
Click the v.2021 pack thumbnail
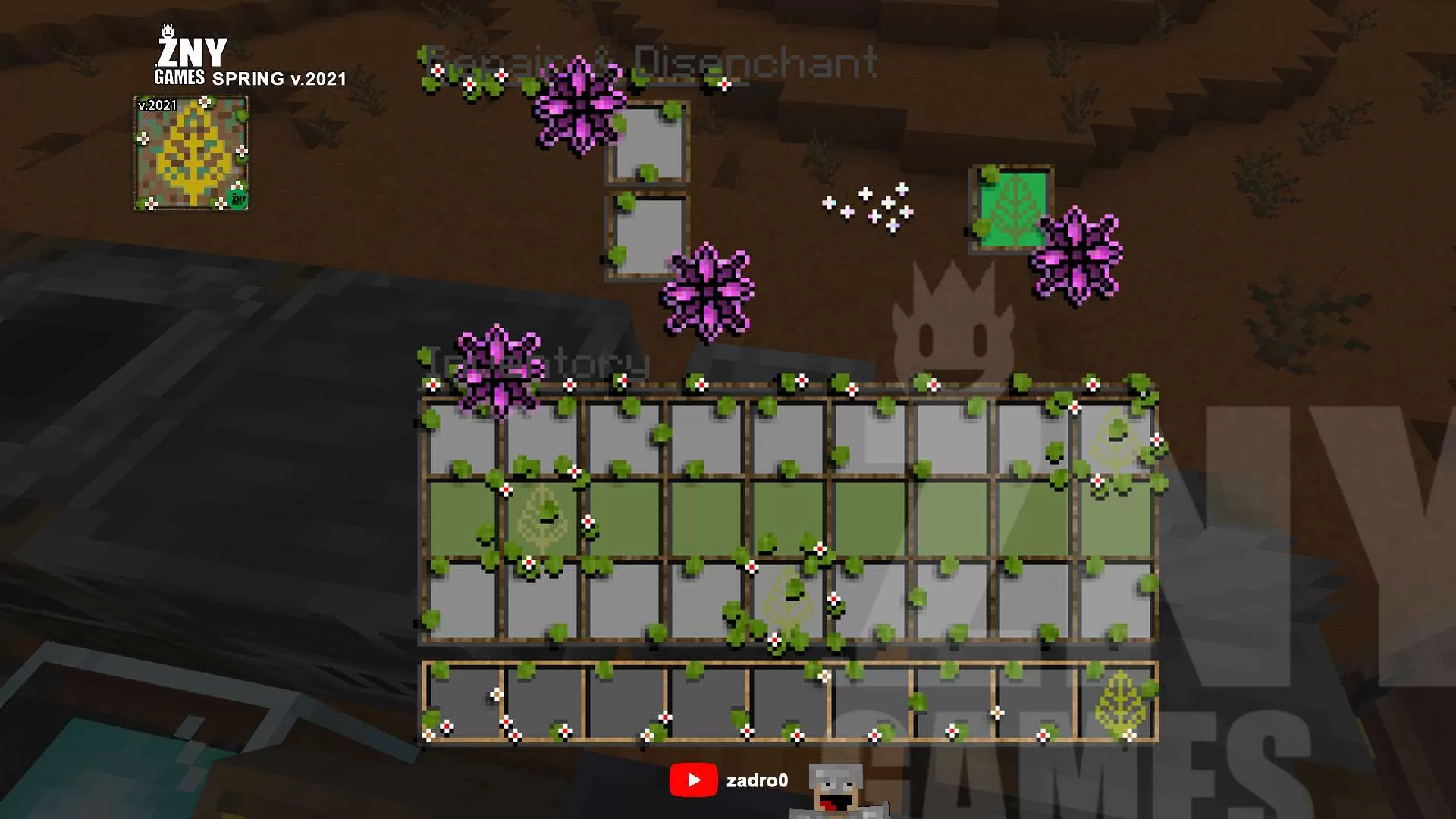[x=191, y=153]
